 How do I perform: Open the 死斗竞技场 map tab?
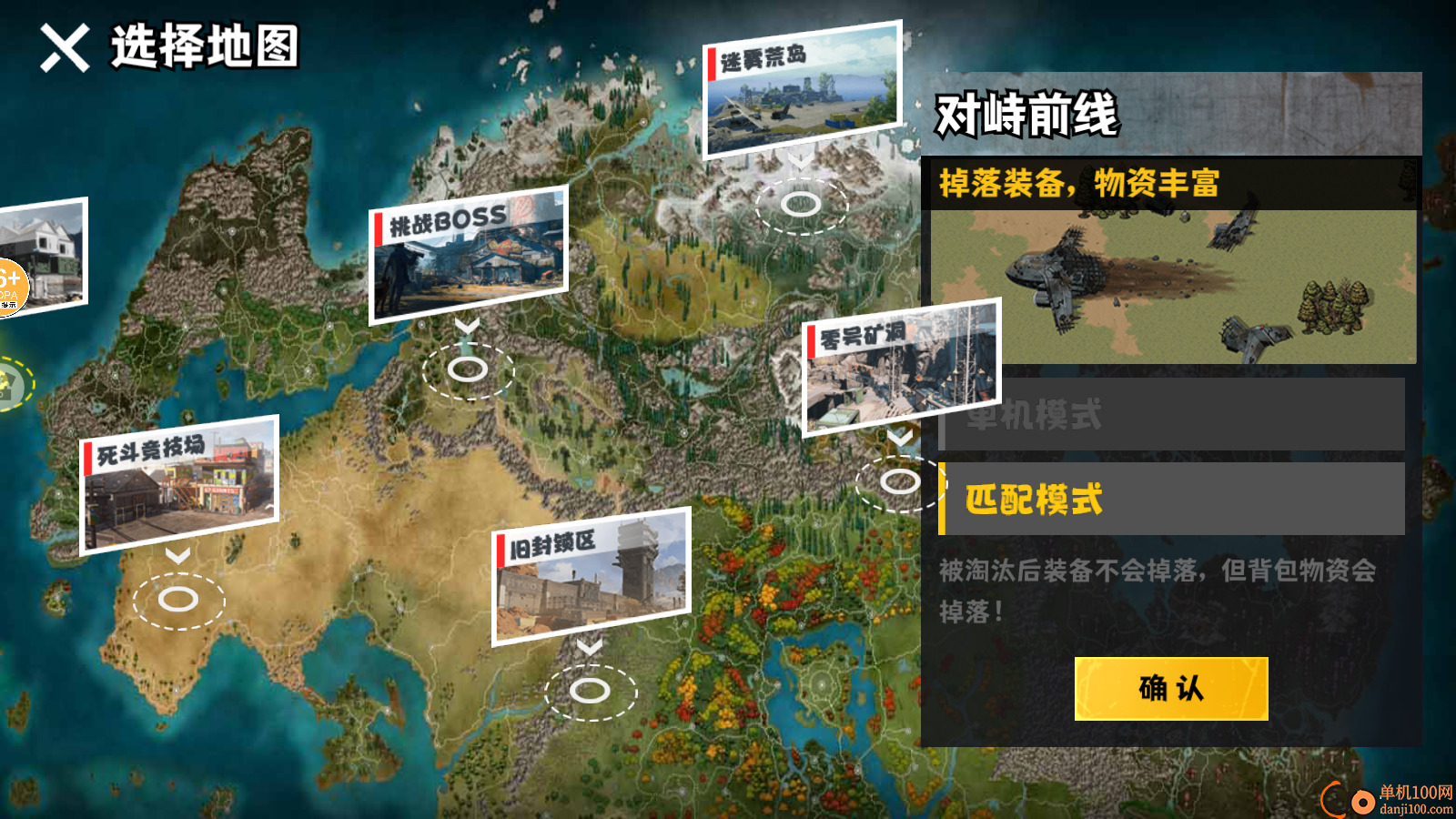178,480
